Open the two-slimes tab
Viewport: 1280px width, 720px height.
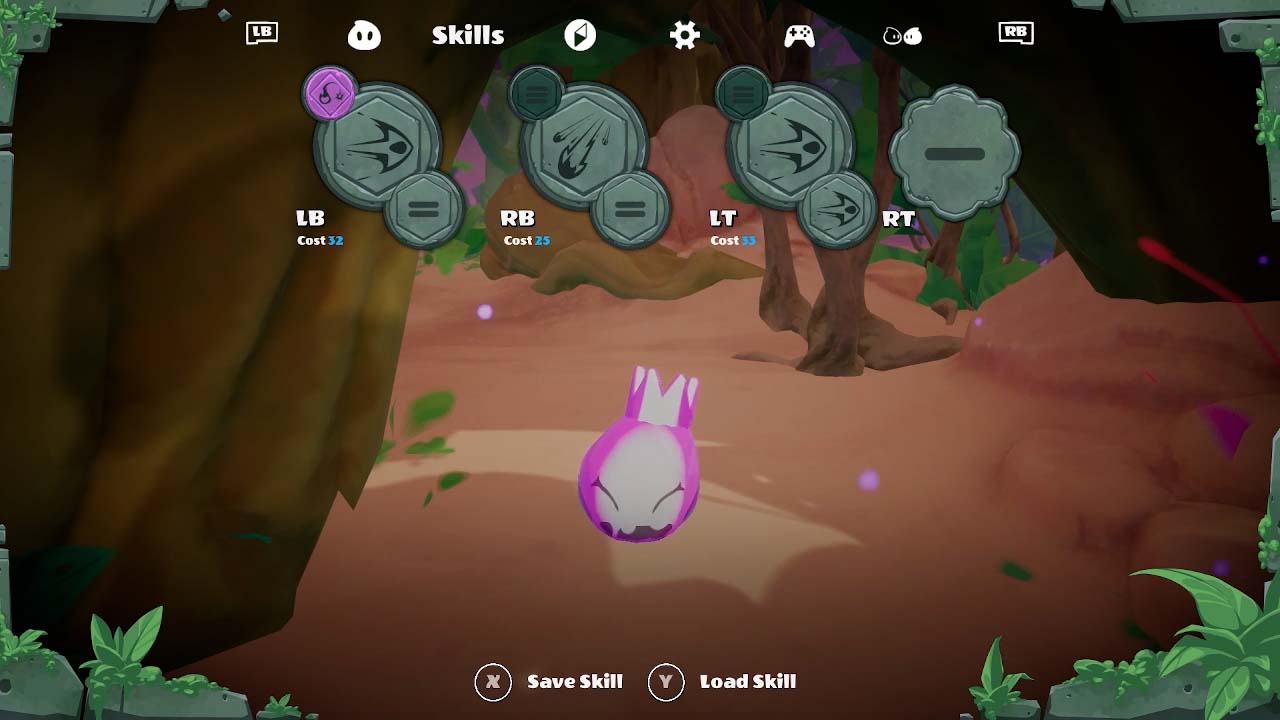(902, 36)
